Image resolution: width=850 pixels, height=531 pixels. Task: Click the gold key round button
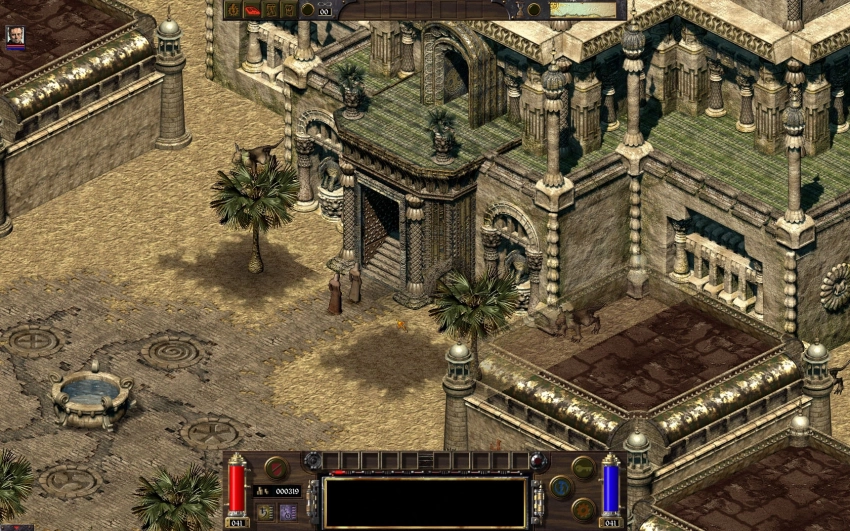(583, 467)
